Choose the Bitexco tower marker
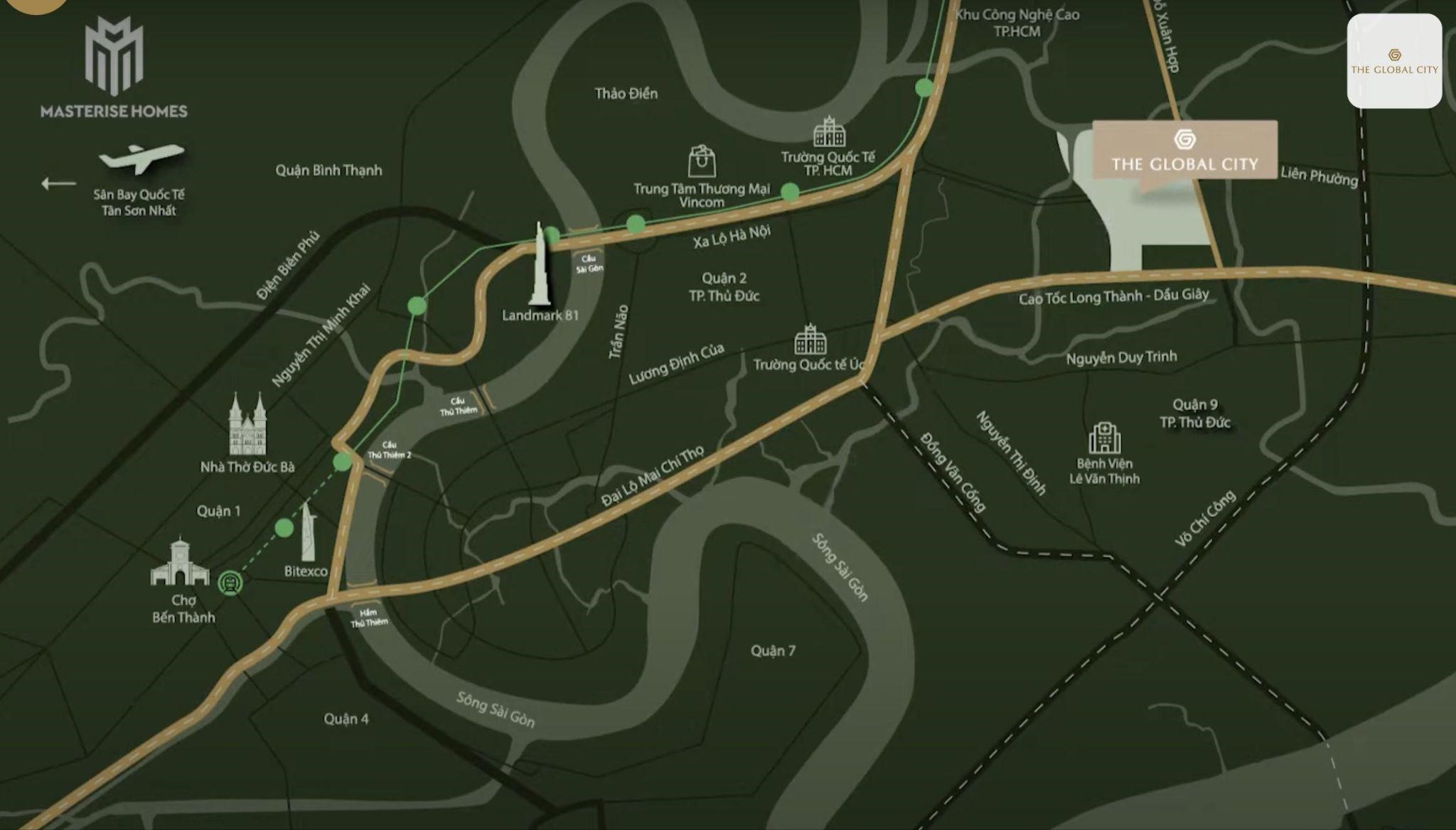Viewport: 1456px width, 830px height. point(308,532)
